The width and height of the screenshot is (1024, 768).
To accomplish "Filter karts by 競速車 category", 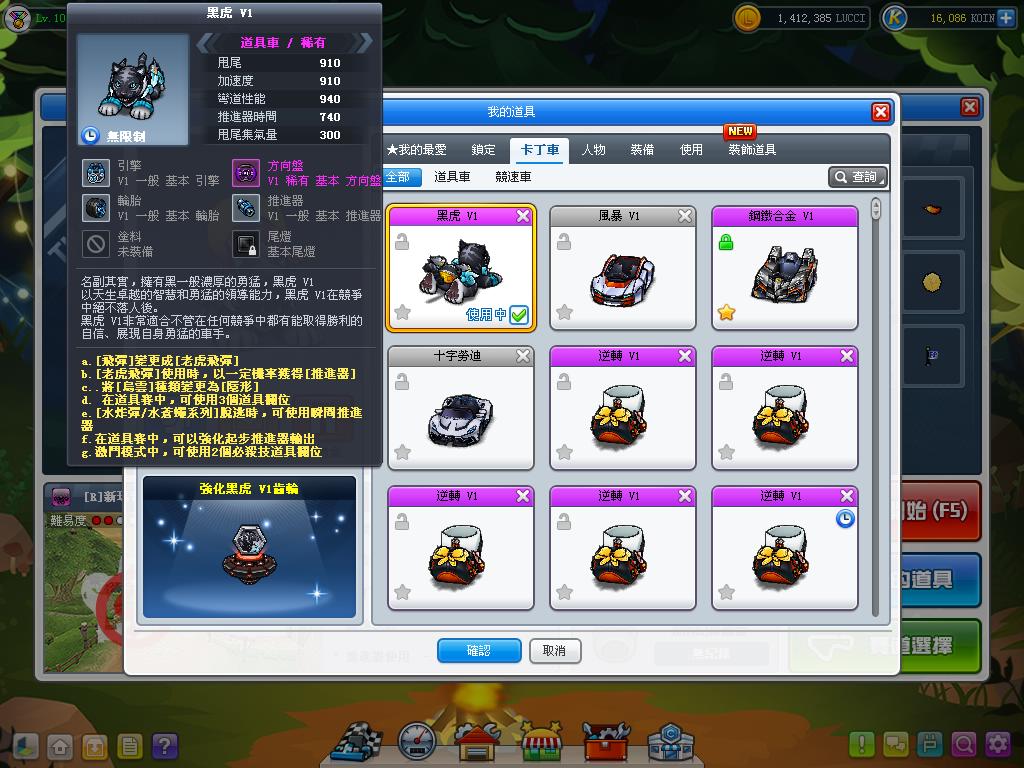I will pyautogui.click(x=513, y=177).
